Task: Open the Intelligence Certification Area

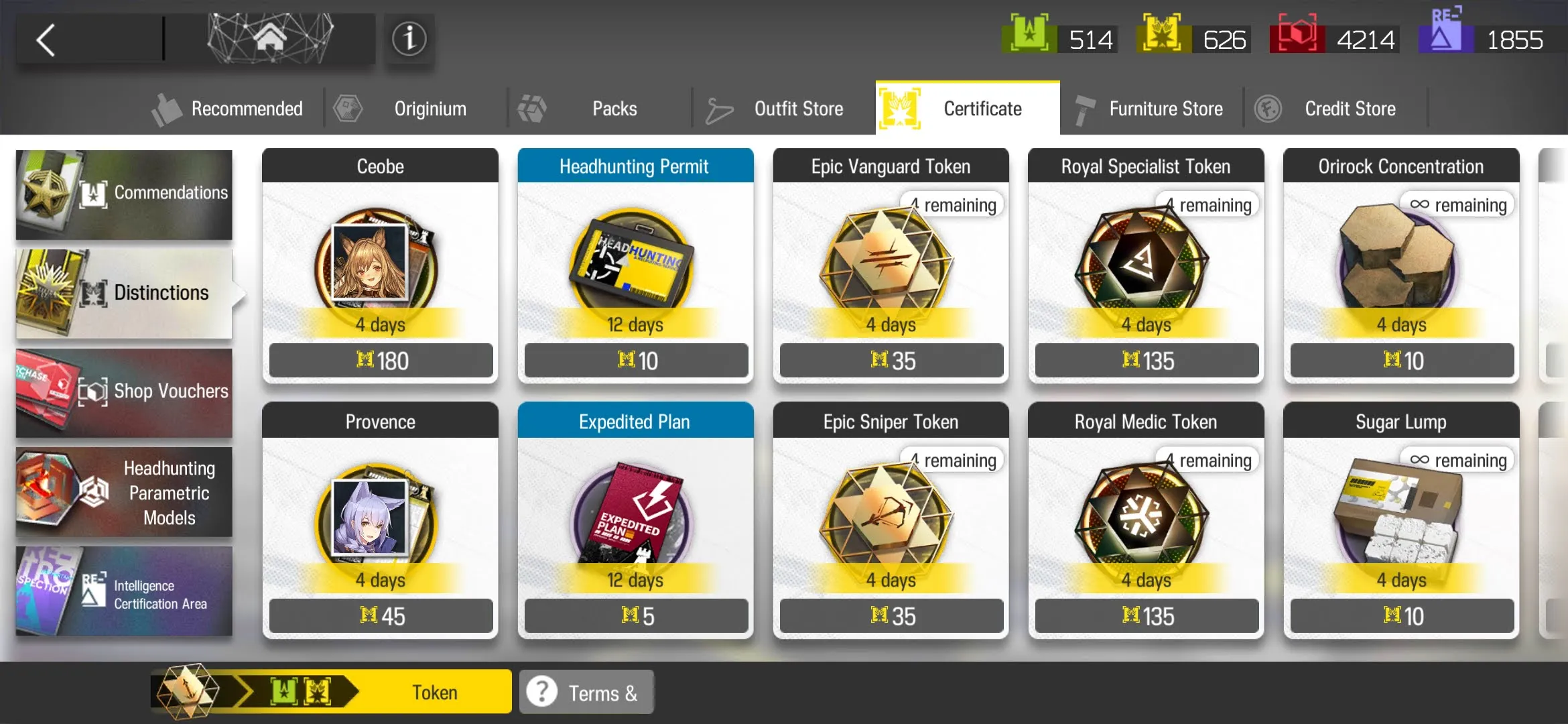Action: coord(124,591)
